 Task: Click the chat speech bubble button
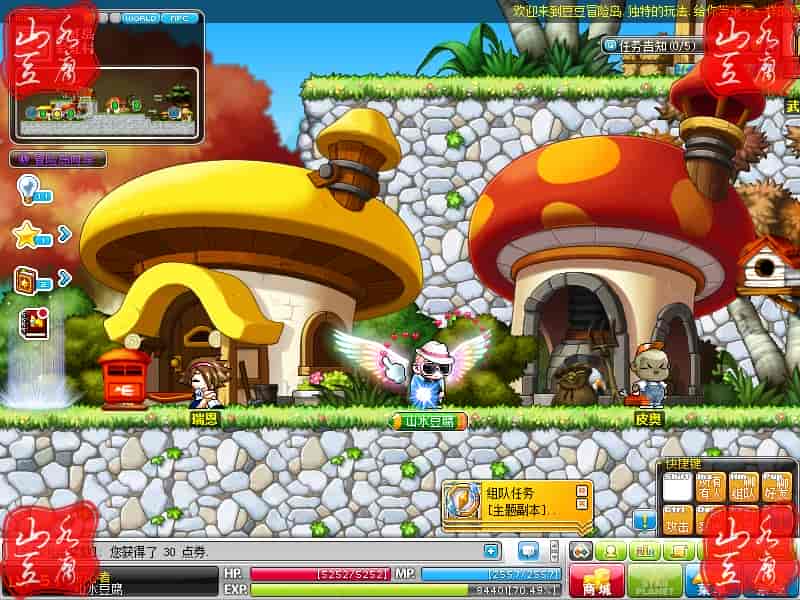tap(528, 551)
